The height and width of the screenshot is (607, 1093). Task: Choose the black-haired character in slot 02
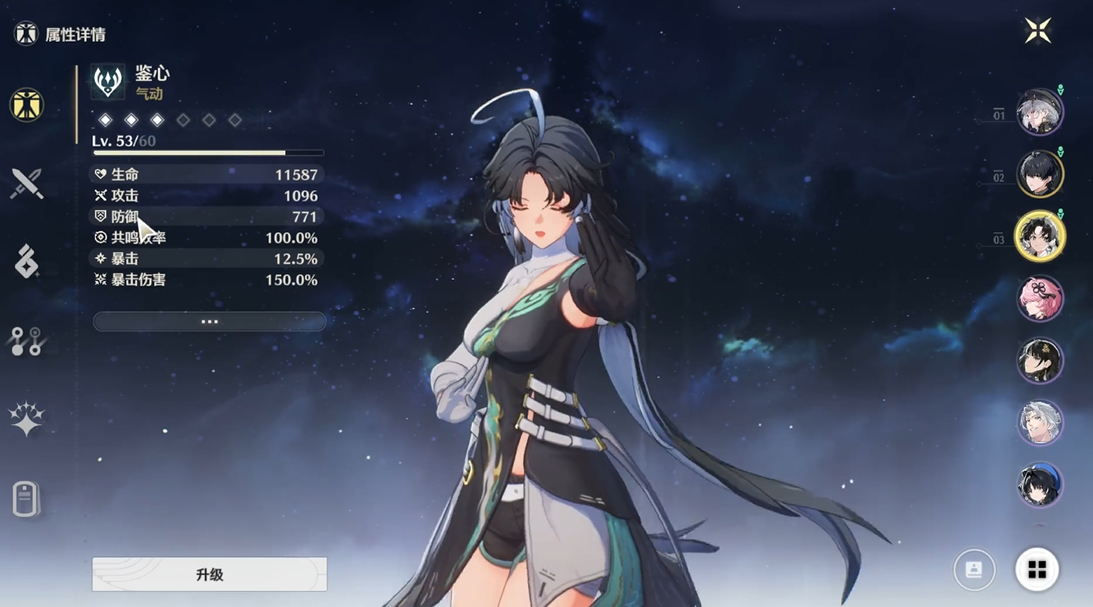pos(1039,174)
